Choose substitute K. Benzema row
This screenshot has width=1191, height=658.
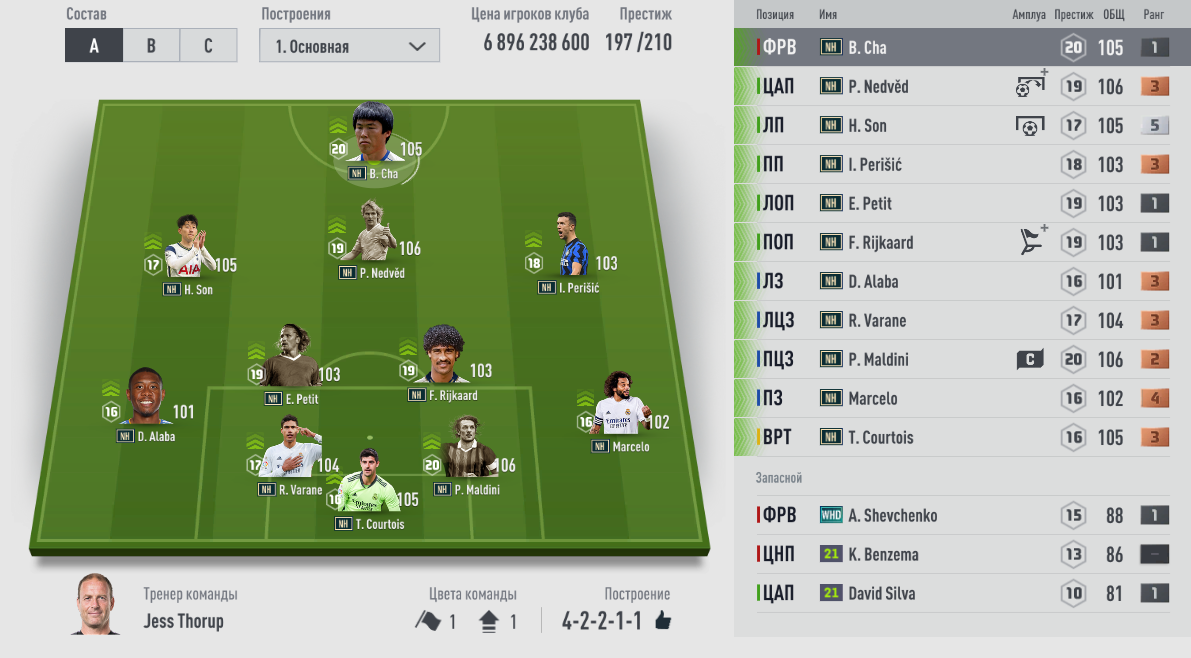(960, 554)
